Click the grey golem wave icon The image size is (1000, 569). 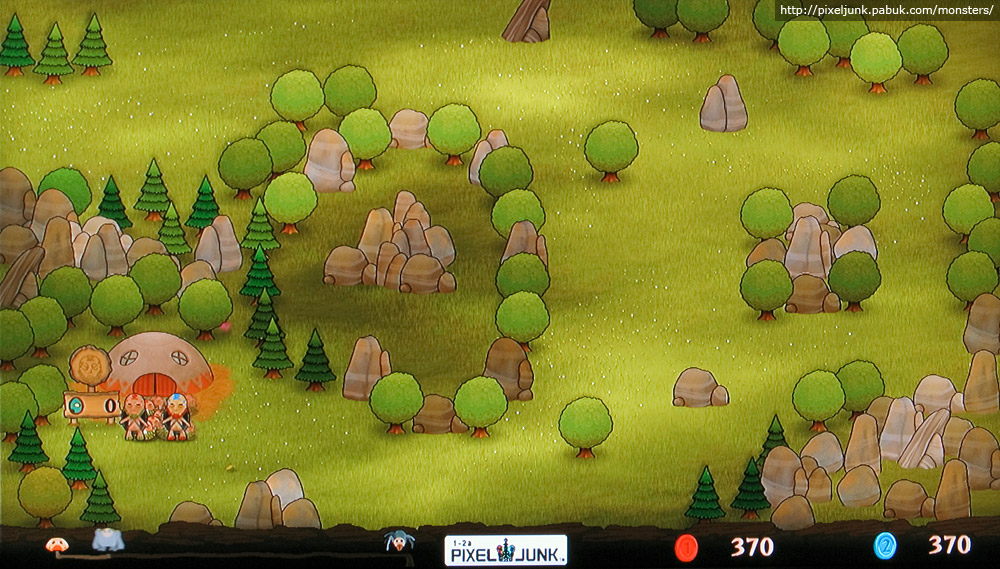click(x=107, y=540)
